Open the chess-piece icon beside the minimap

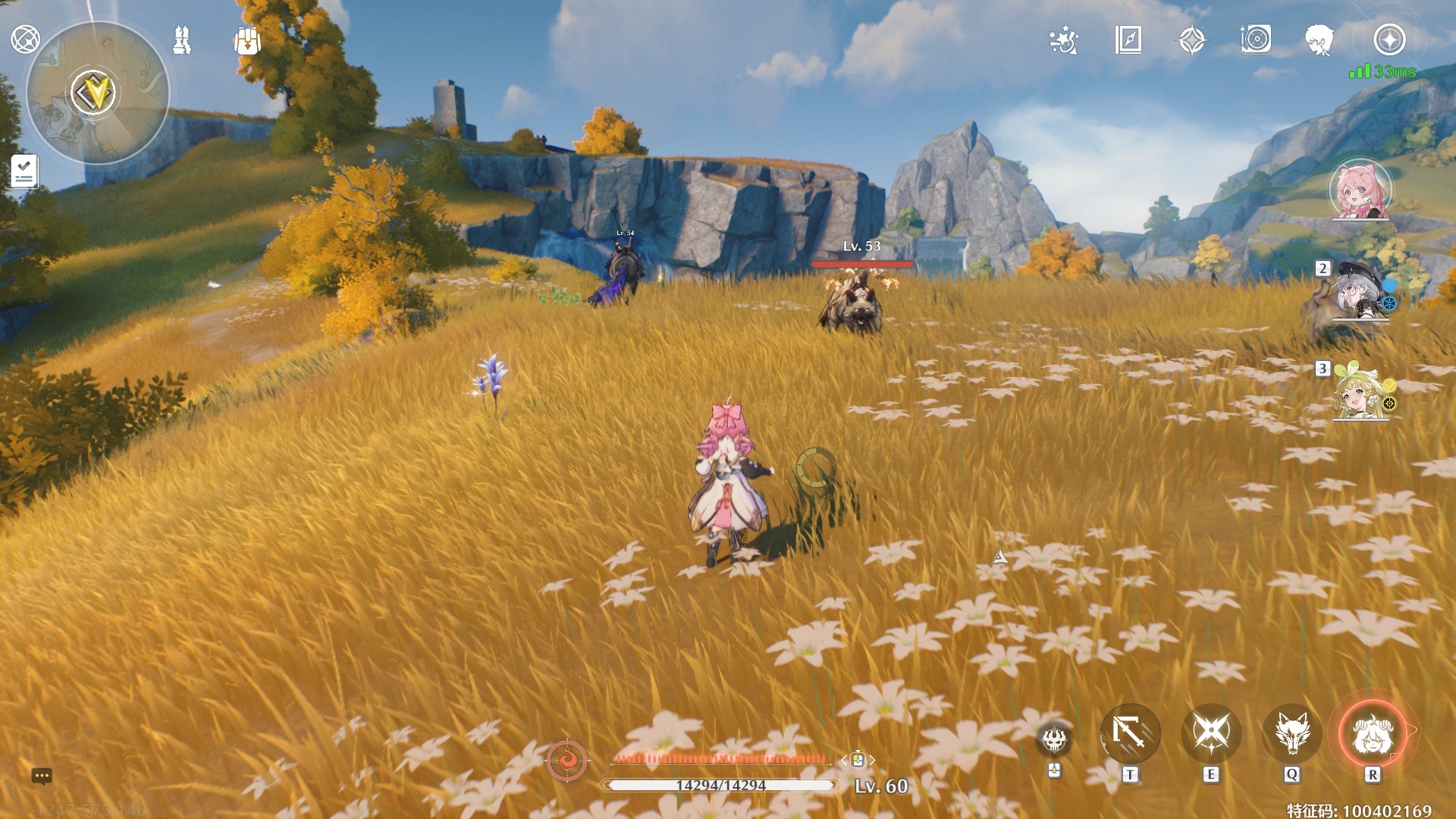pos(182,40)
